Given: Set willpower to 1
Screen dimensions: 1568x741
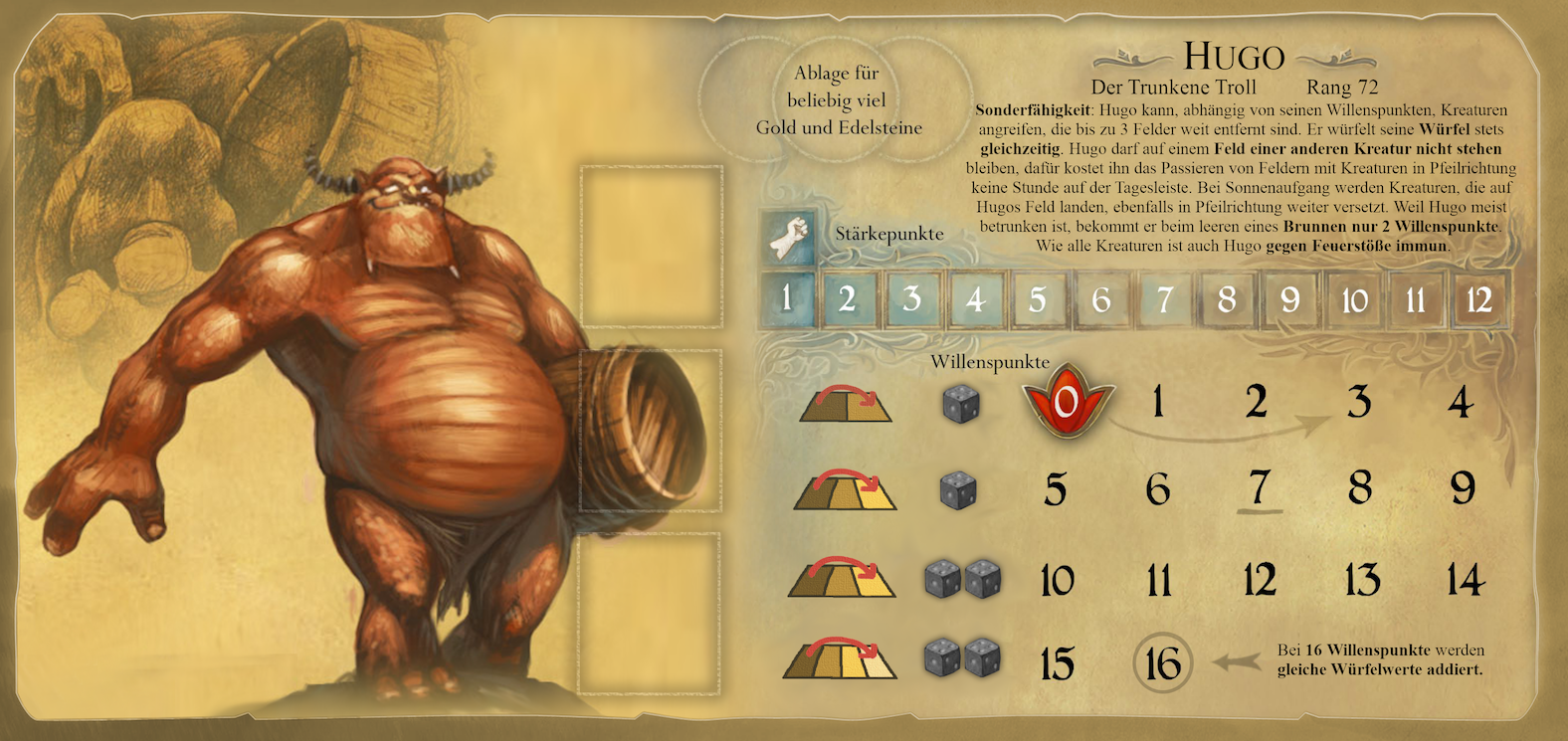Looking at the screenshot, I should (1157, 402).
